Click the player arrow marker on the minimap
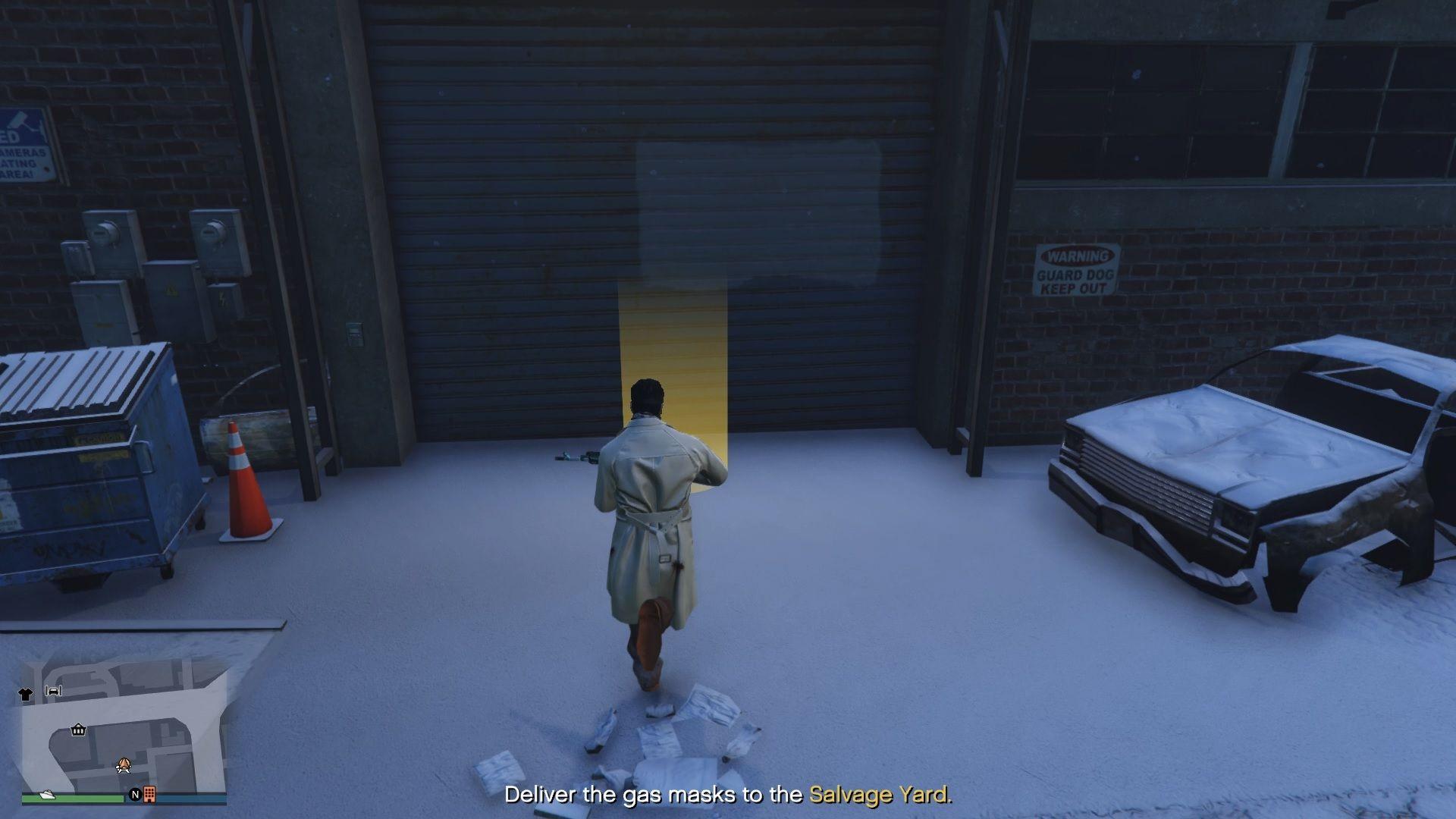This screenshot has width=1456, height=819. [x=124, y=766]
